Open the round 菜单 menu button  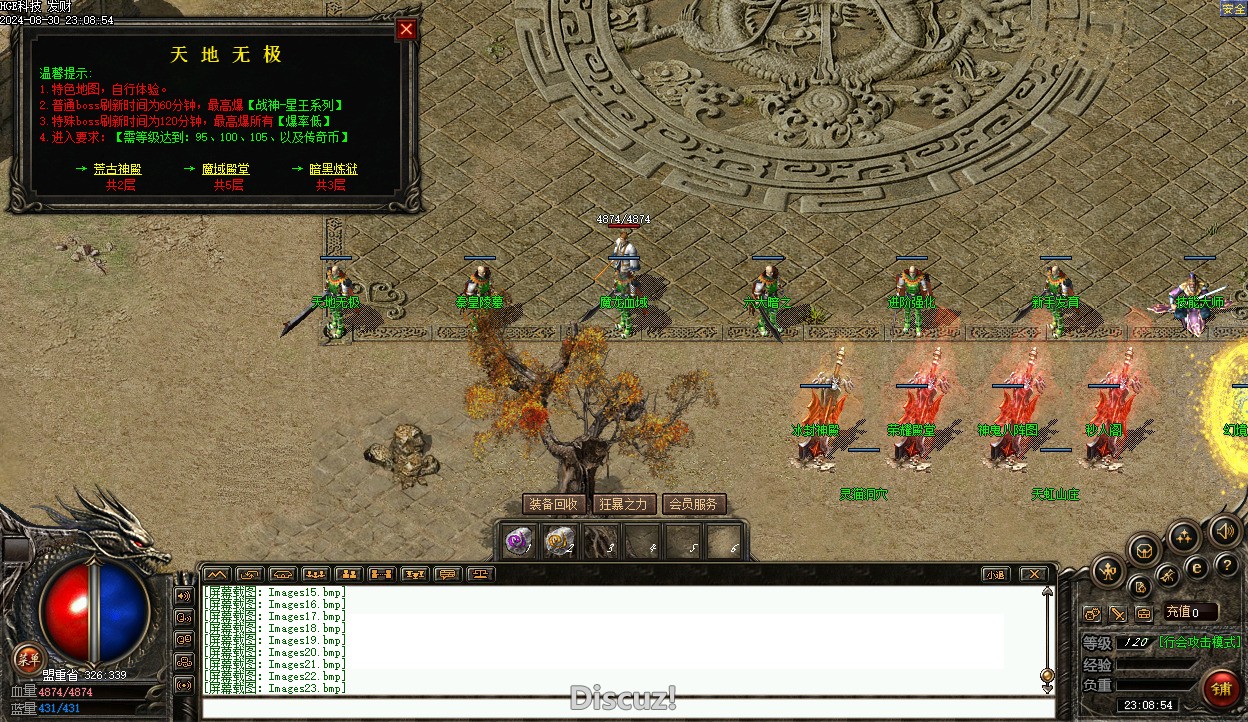pyautogui.click(x=29, y=658)
